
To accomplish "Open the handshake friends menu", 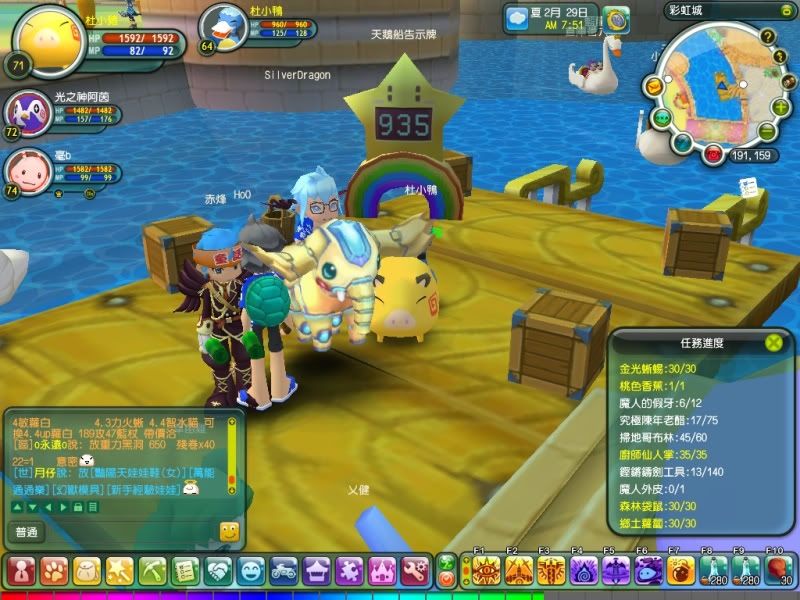I will (x=218, y=571).
